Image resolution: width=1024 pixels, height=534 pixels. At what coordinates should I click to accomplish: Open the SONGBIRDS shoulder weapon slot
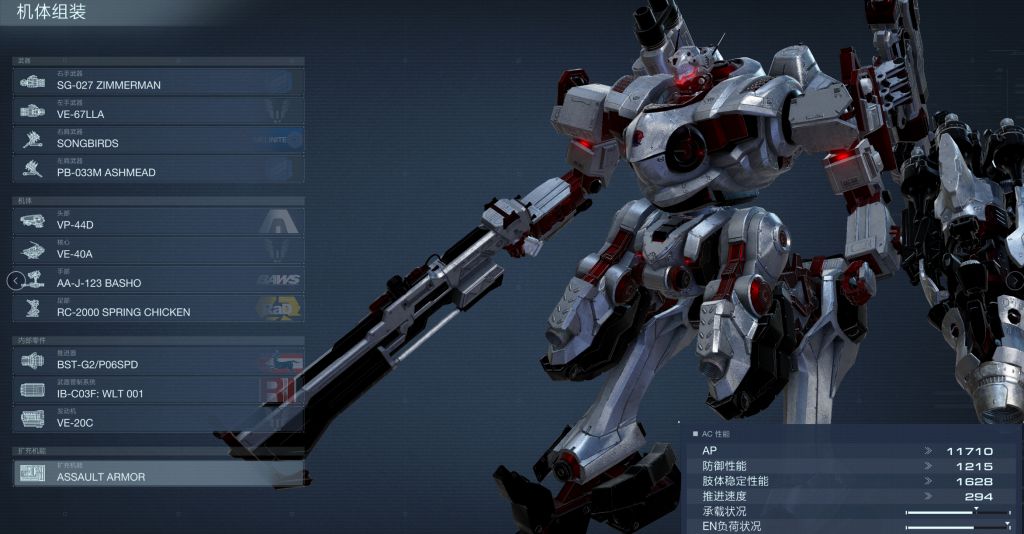click(158, 139)
